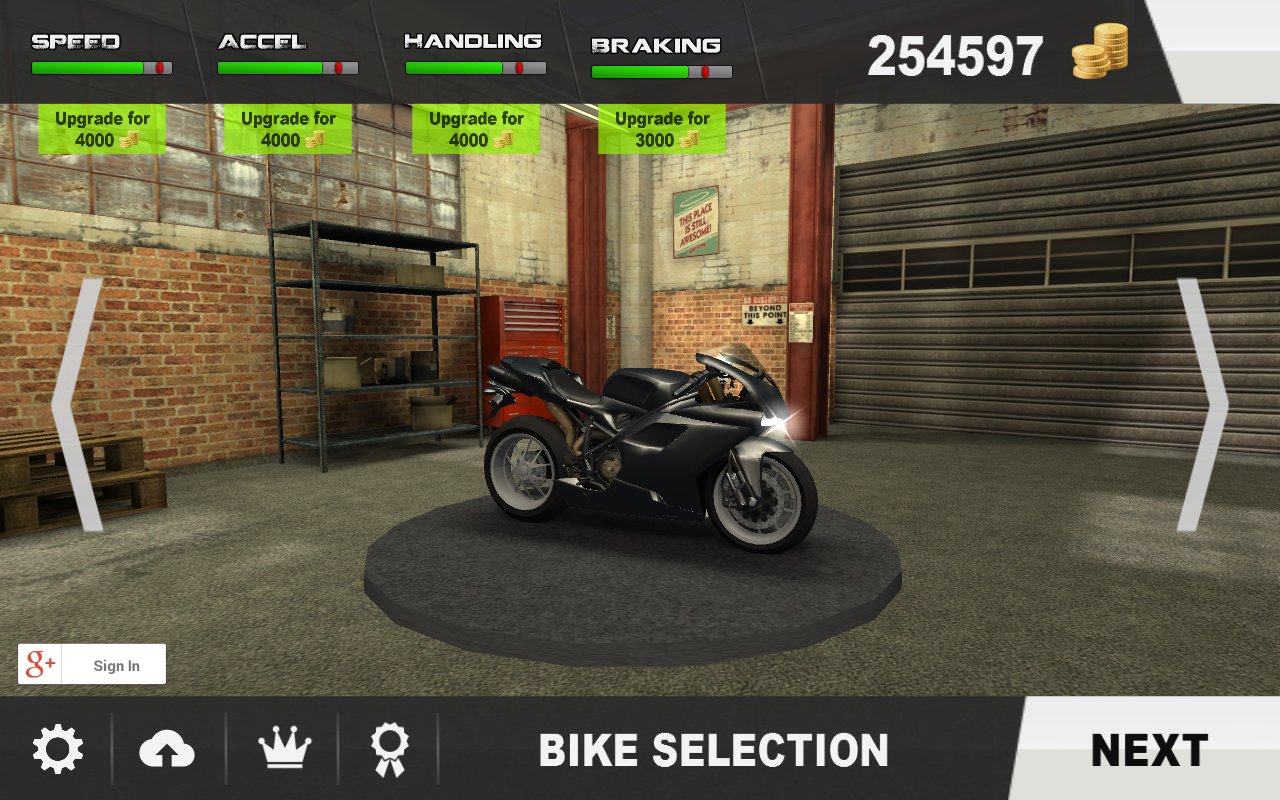The width and height of the screenshot is (1280, 800).
Task: Show the next bike with right arrow
Action: pyautogui.click(x=1201, y=404)
